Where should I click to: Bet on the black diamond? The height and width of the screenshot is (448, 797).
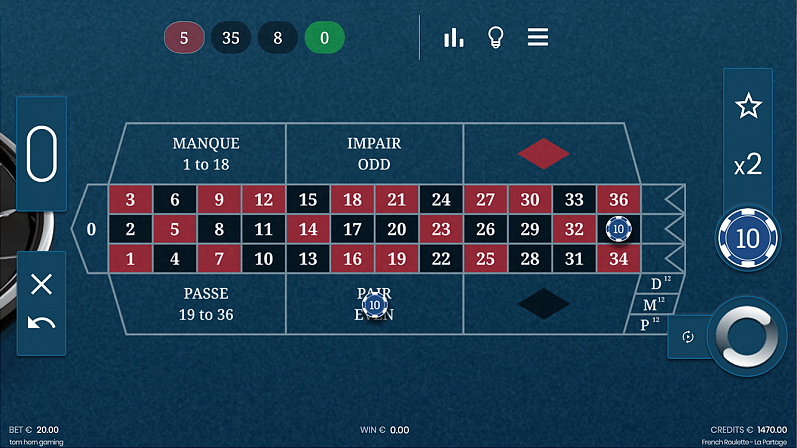click(x=543, y=303)
